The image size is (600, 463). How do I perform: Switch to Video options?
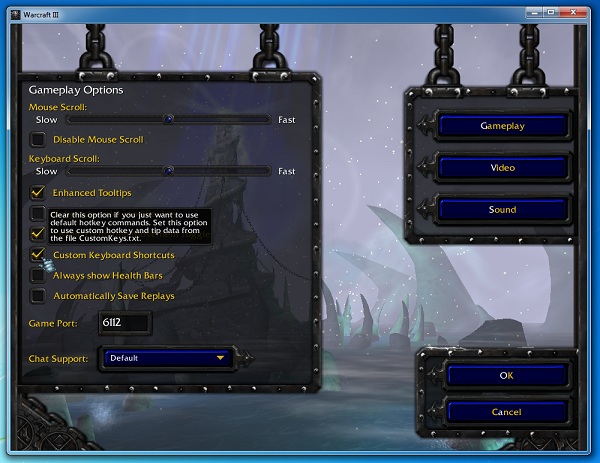pyautogui.click(x=503, y=168)
